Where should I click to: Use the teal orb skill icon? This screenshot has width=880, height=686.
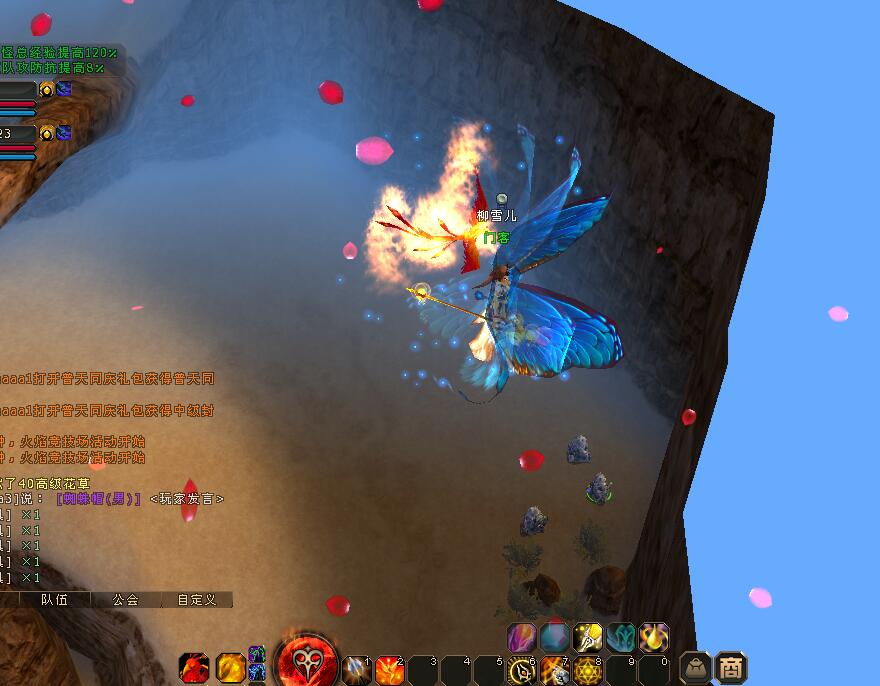tap(555, 637)
